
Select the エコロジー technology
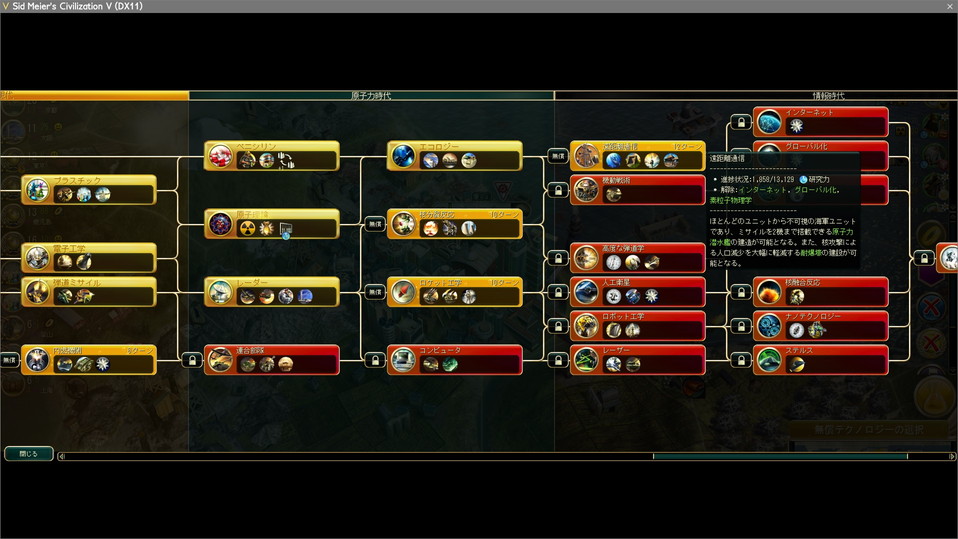click(x=455, y=156)
